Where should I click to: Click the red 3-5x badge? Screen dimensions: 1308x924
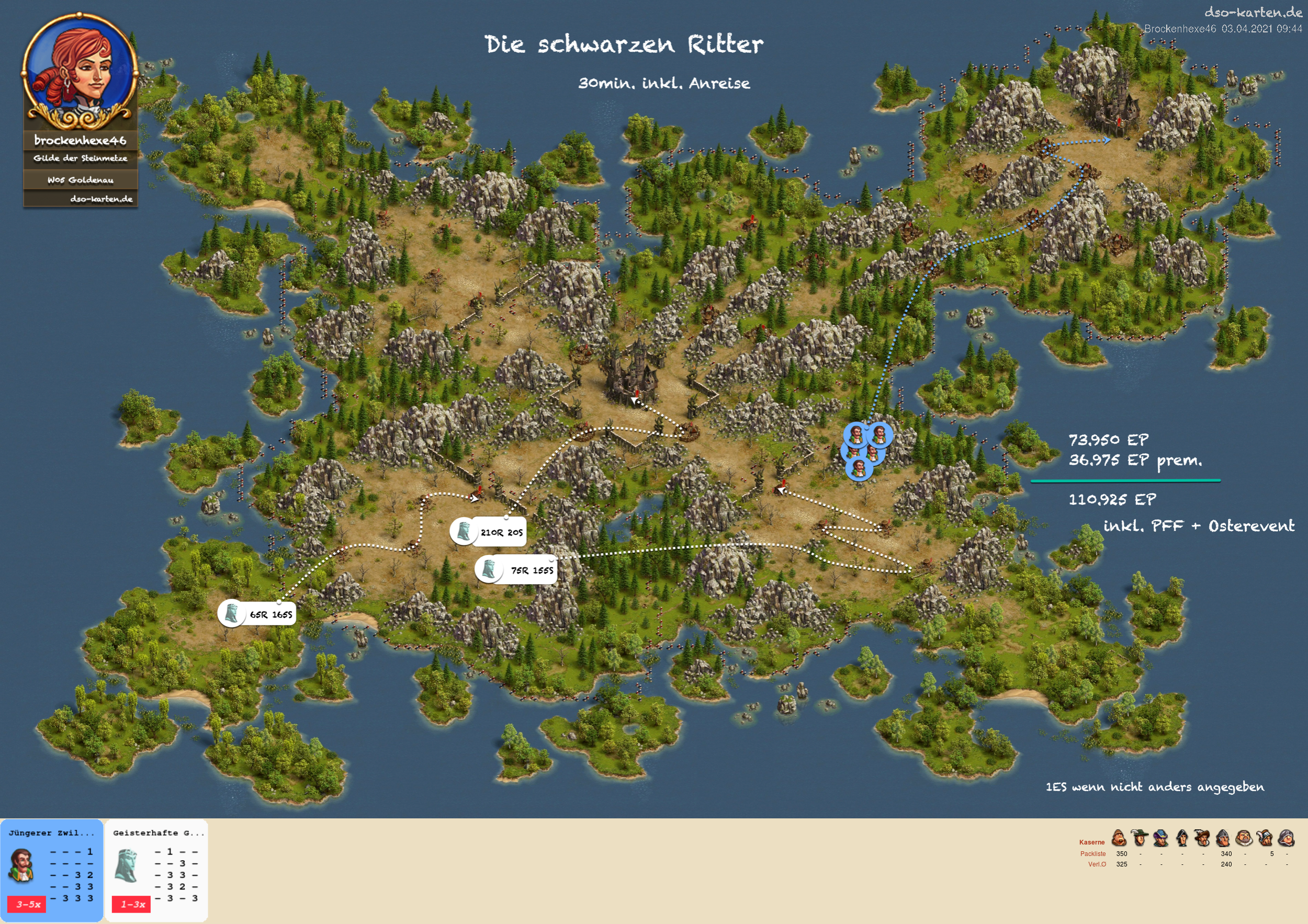[x=28, y=904]
